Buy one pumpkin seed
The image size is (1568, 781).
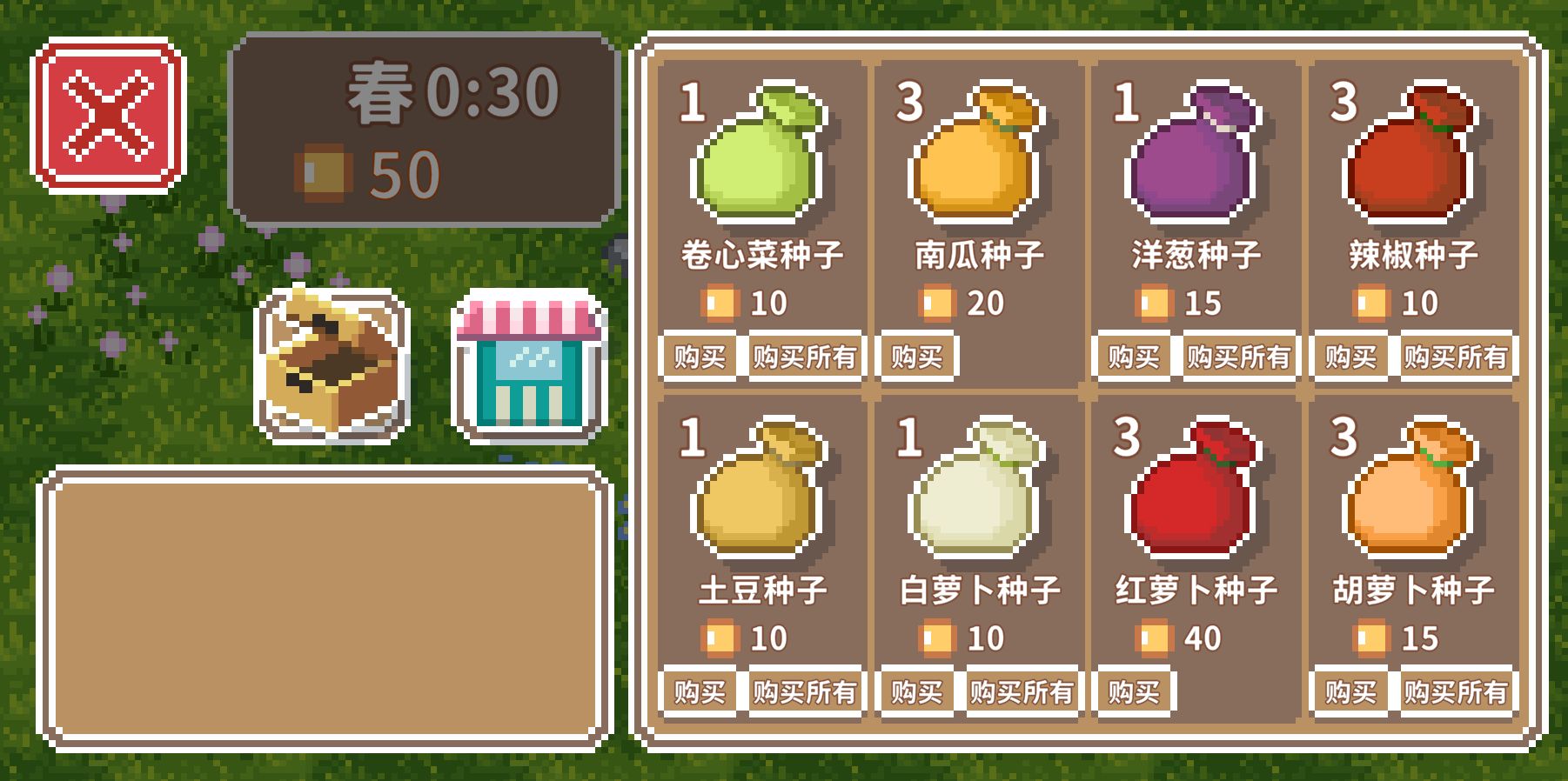[915, 355]
